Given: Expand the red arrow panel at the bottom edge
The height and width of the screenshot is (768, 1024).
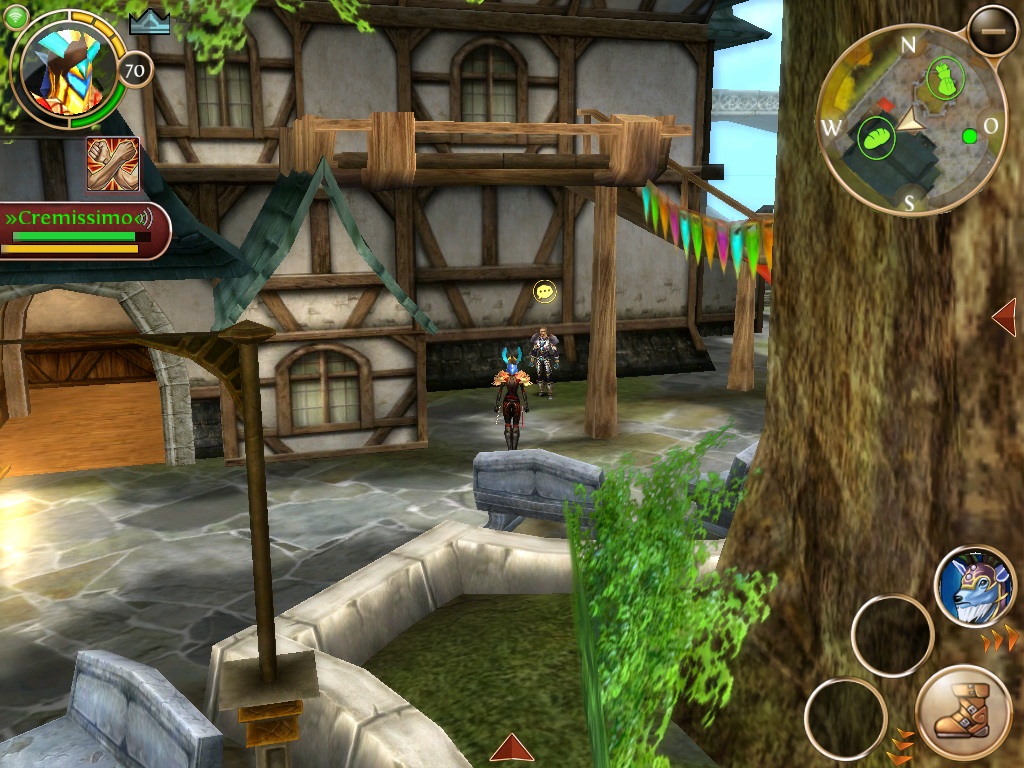Looking at the screenshot, I should click(x=511, y=748).
